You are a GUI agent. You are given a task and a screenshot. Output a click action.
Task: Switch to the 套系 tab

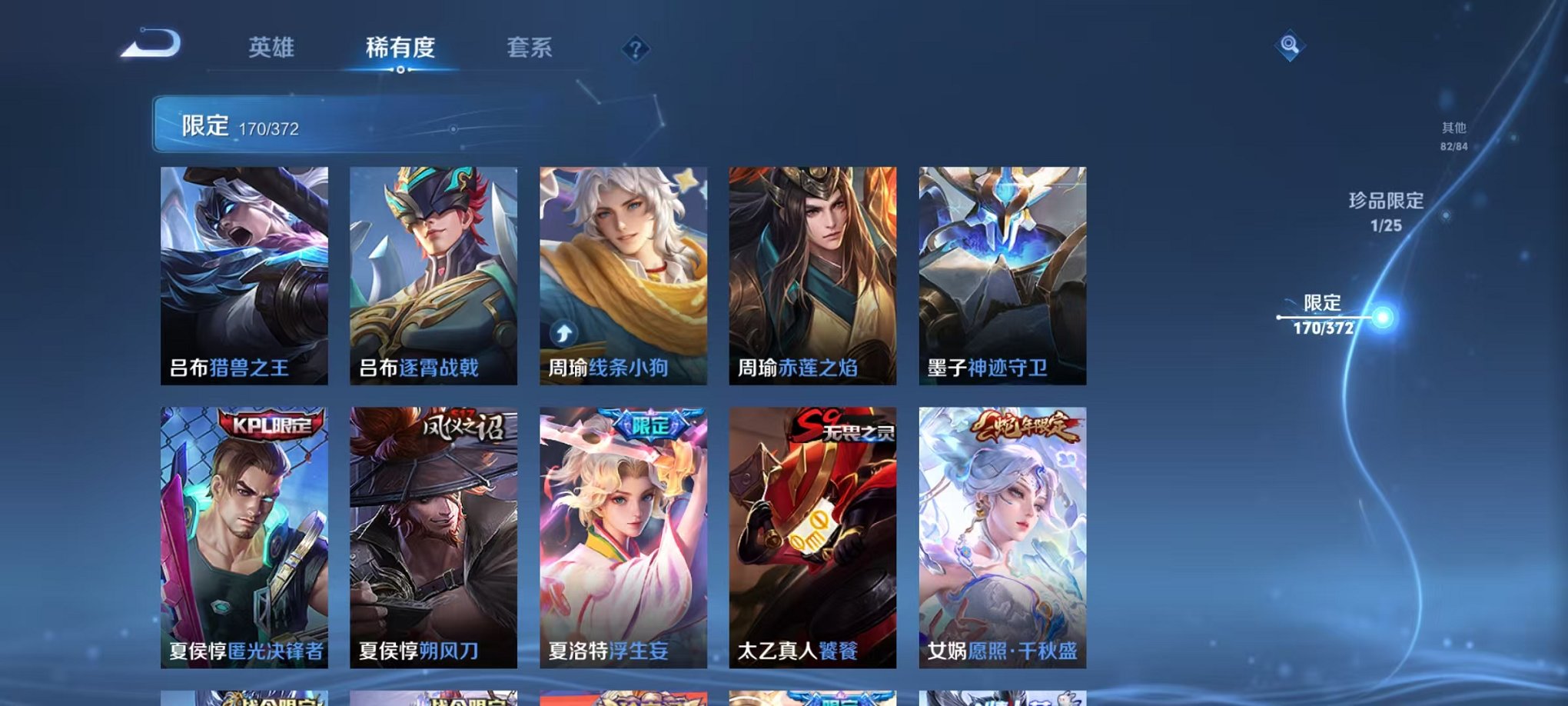point(537,48)
